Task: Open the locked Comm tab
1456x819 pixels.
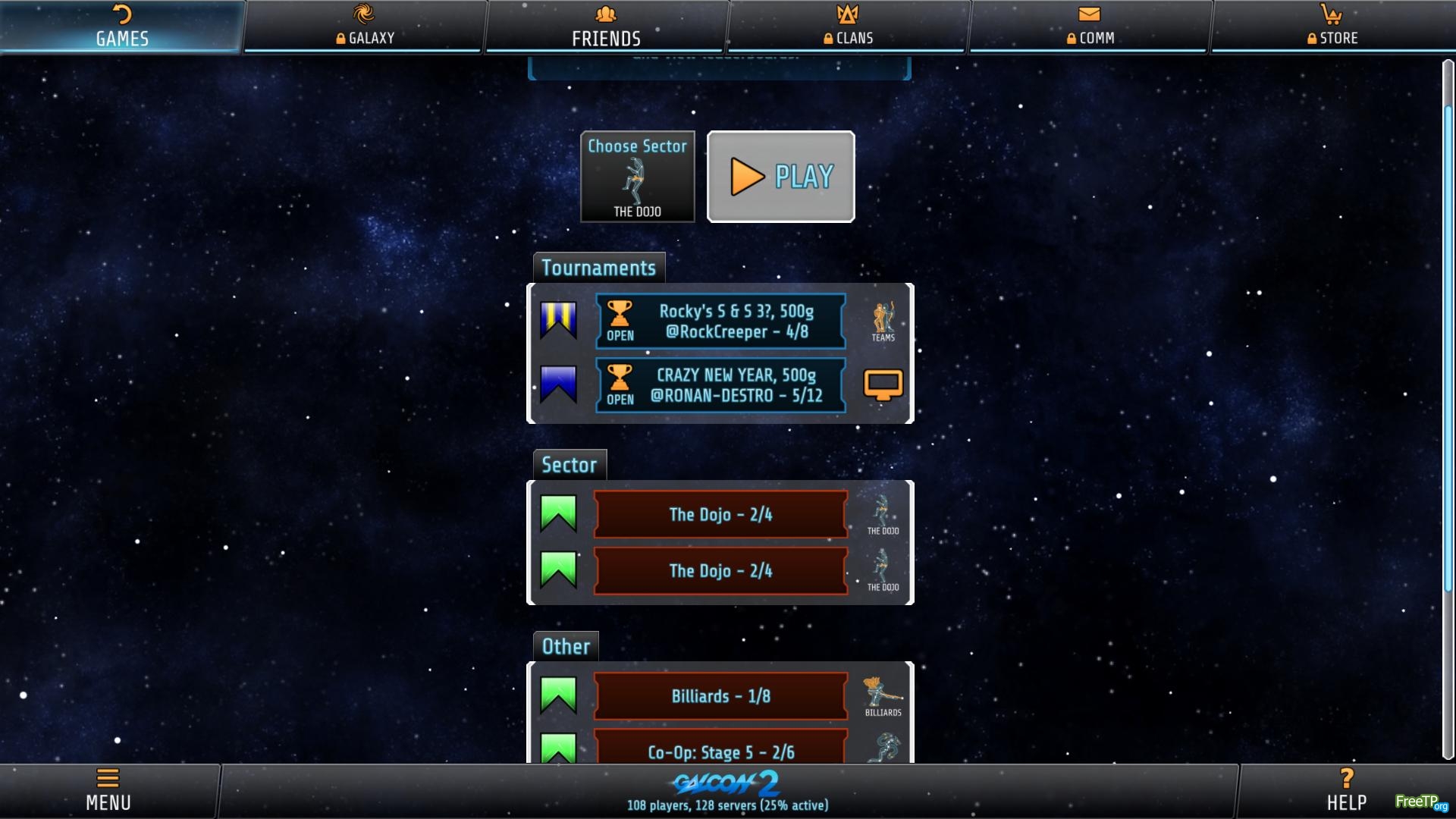Action: tap(1090, 27)
